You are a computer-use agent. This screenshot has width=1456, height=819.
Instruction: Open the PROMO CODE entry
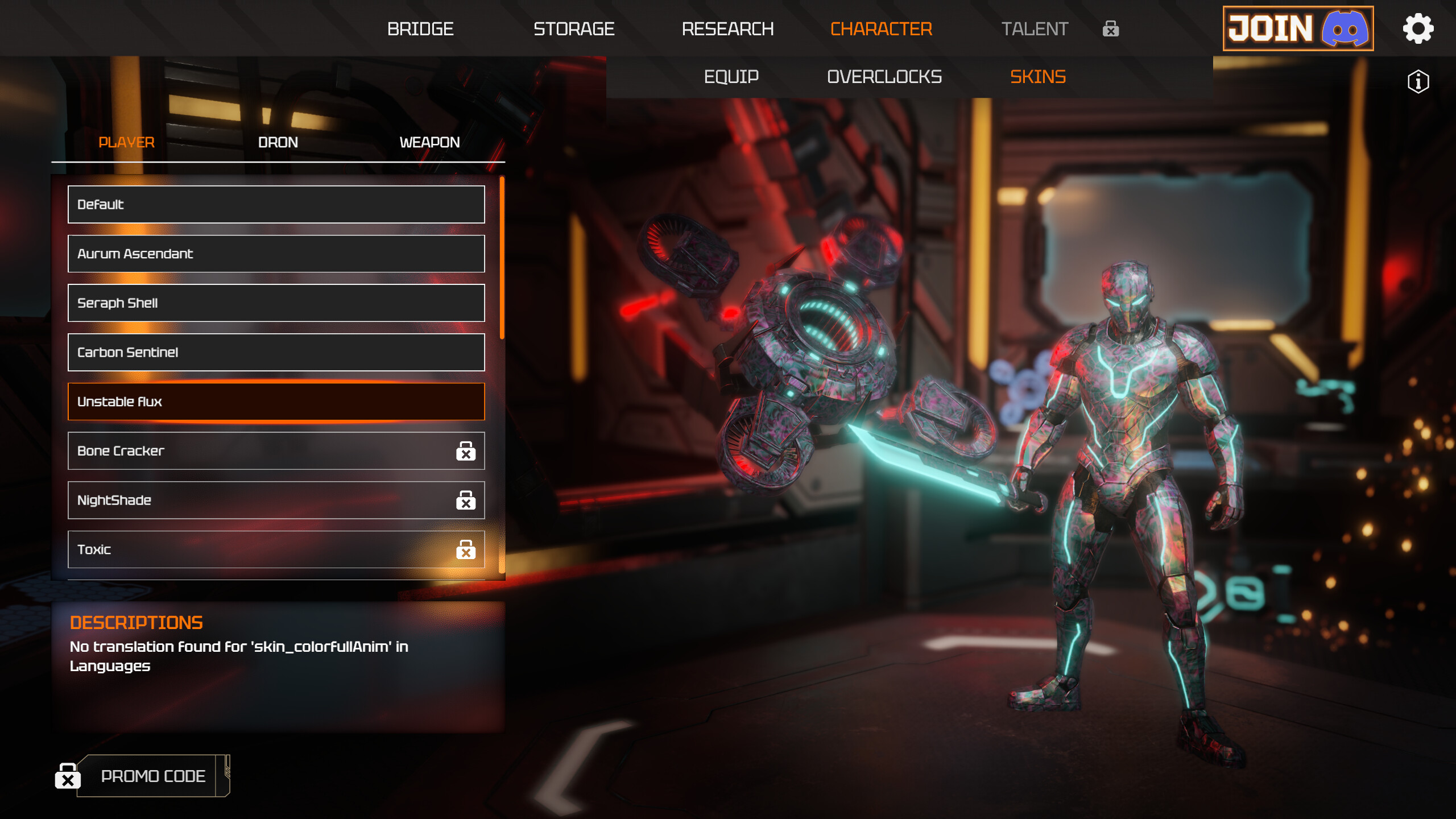(153, 776)
